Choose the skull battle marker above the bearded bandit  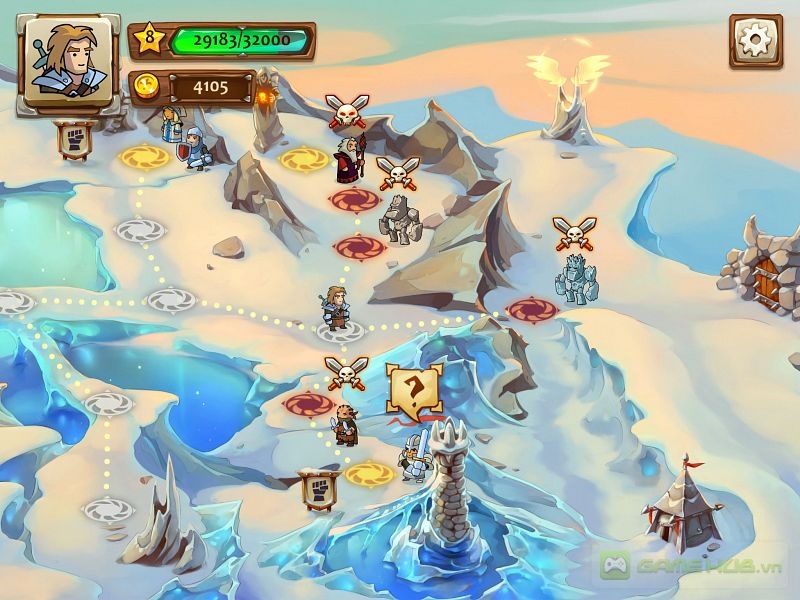click(346, 372)
